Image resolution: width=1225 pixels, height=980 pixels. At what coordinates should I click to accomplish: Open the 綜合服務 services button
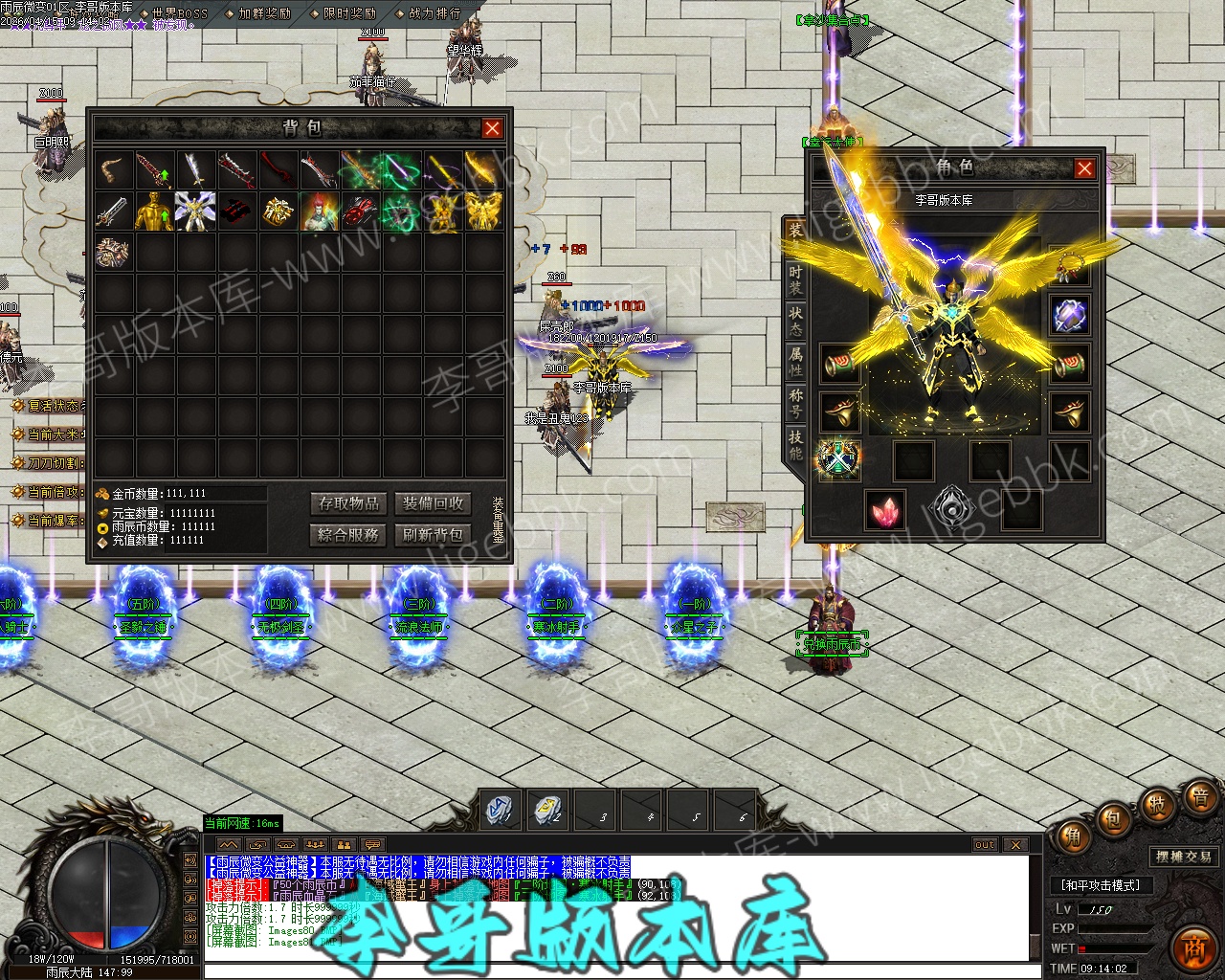point(349,535)
